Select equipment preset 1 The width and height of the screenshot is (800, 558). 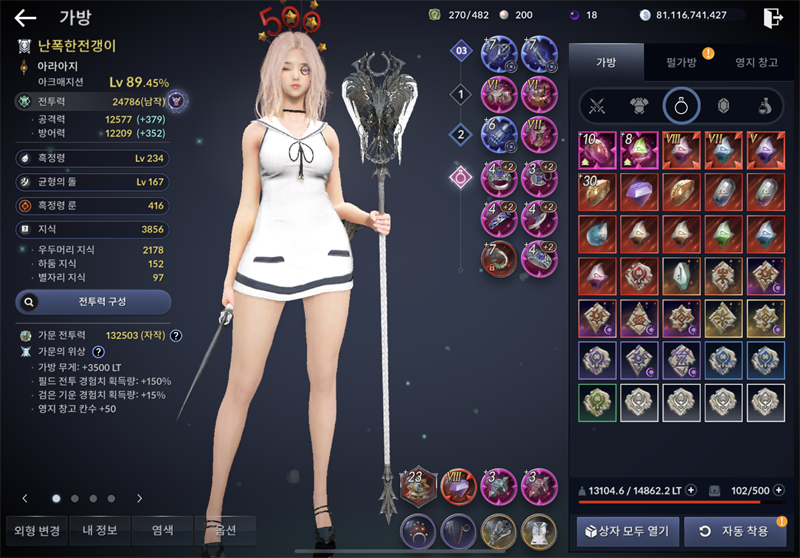[x=460, y=95]
